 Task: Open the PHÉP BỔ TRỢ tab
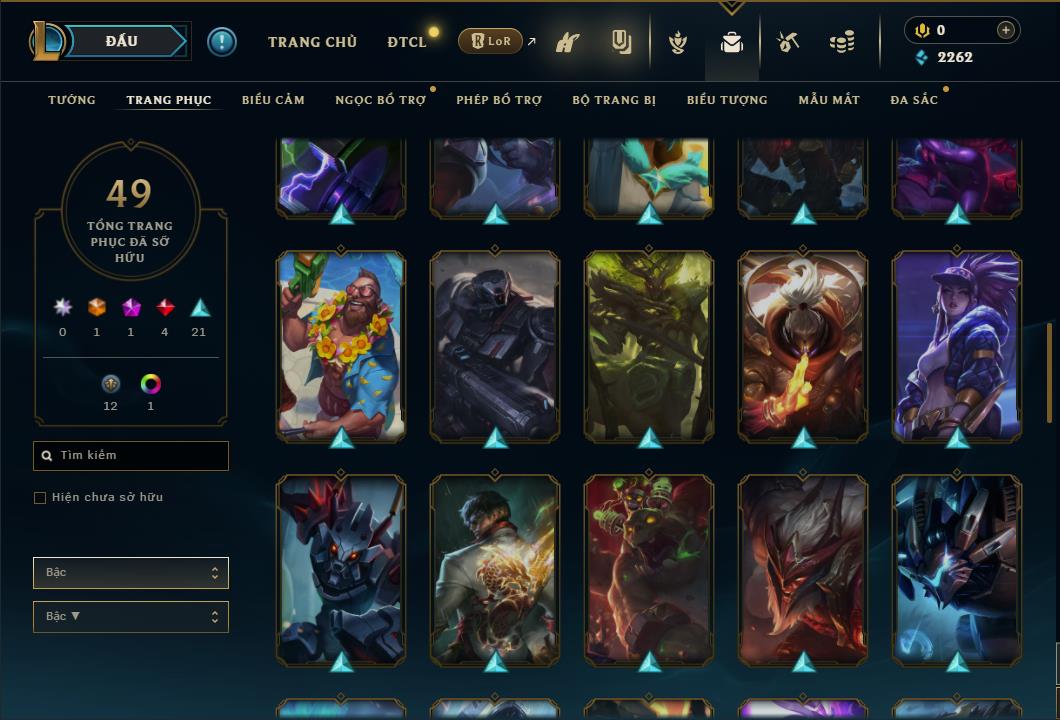(x=498, y=100)
